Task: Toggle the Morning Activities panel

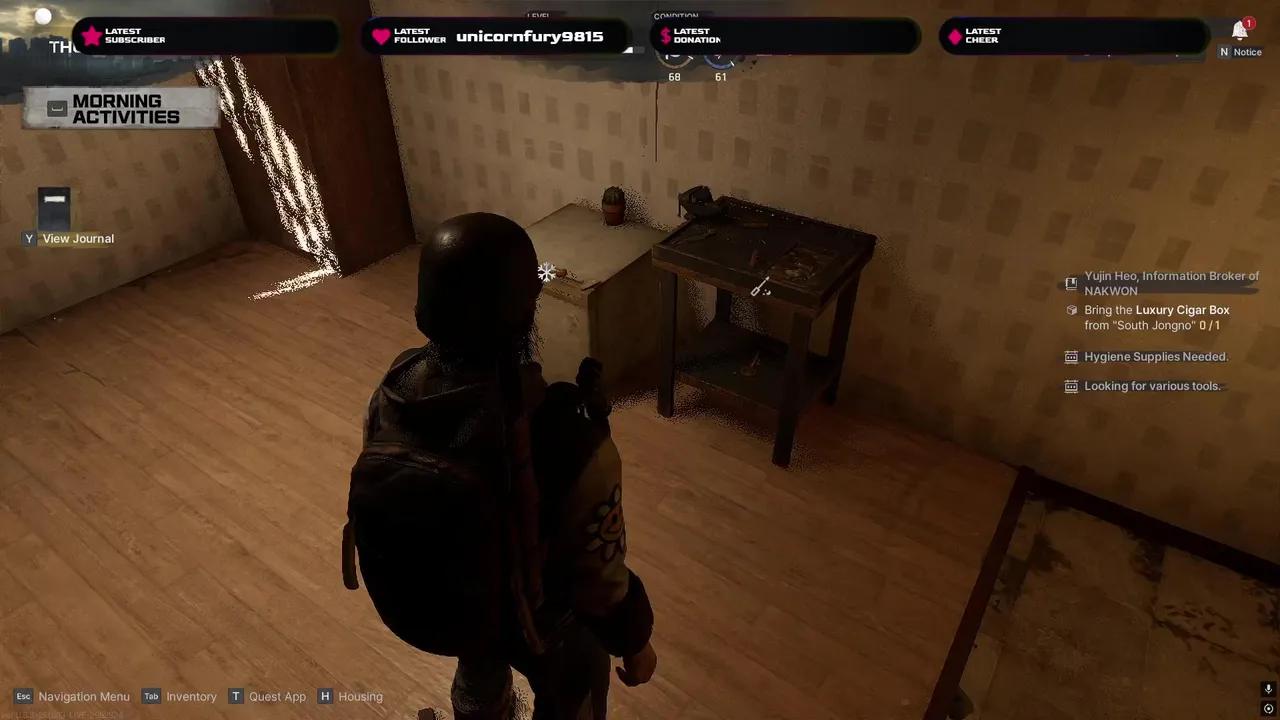Action: (118, 109)
